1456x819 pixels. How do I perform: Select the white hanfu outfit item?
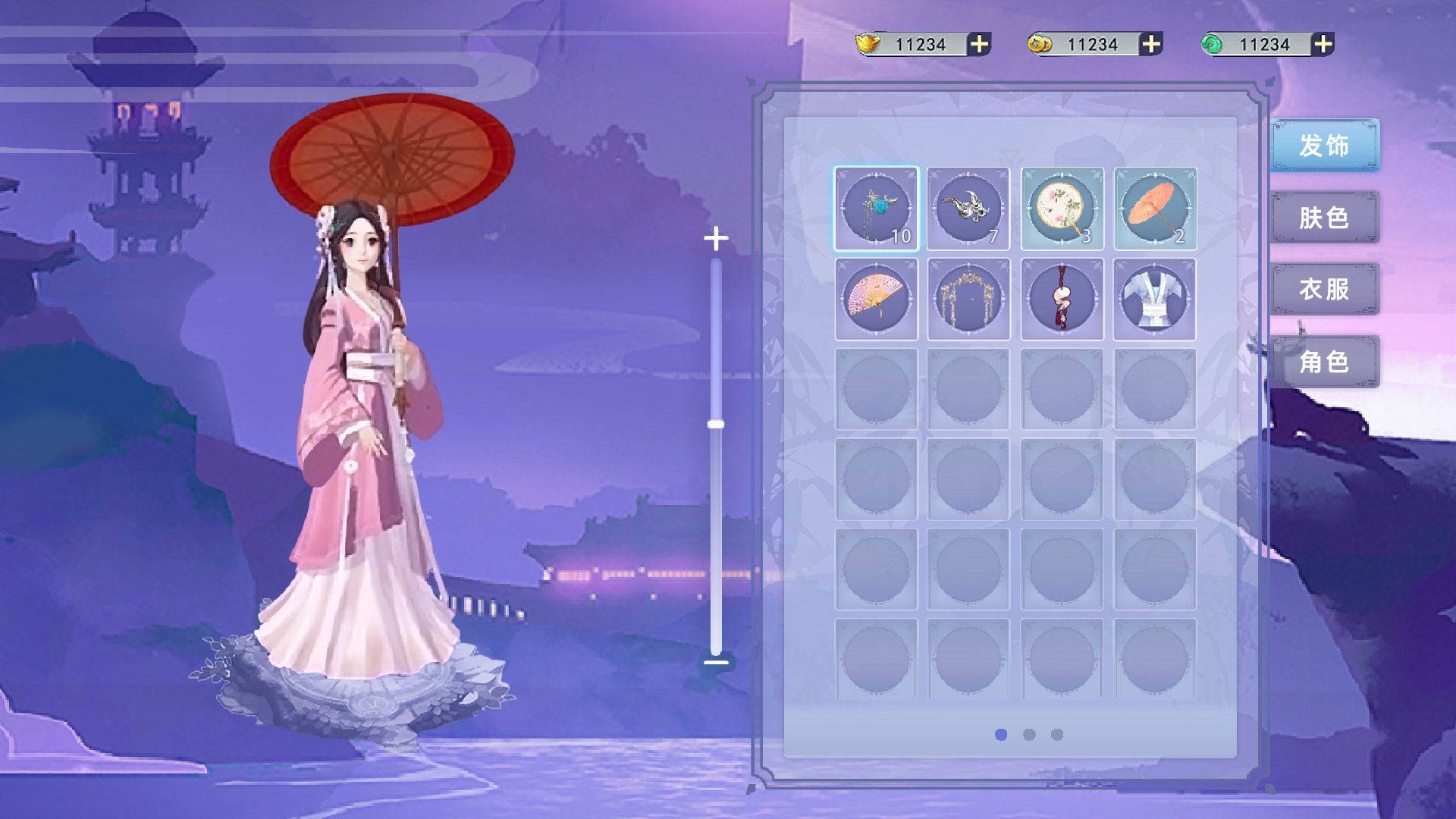1153,299
